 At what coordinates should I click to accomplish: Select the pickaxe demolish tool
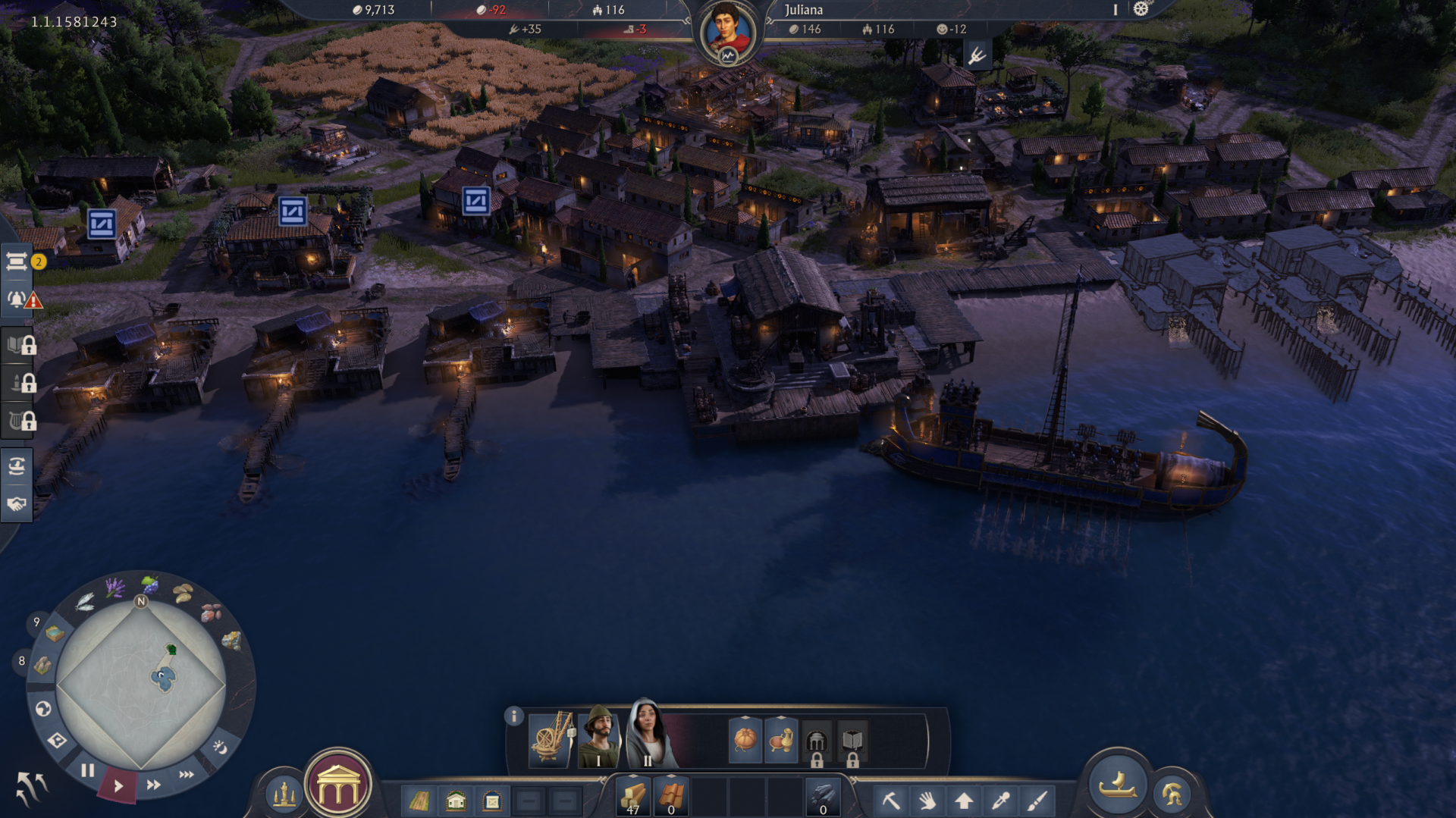coord(891,800)
